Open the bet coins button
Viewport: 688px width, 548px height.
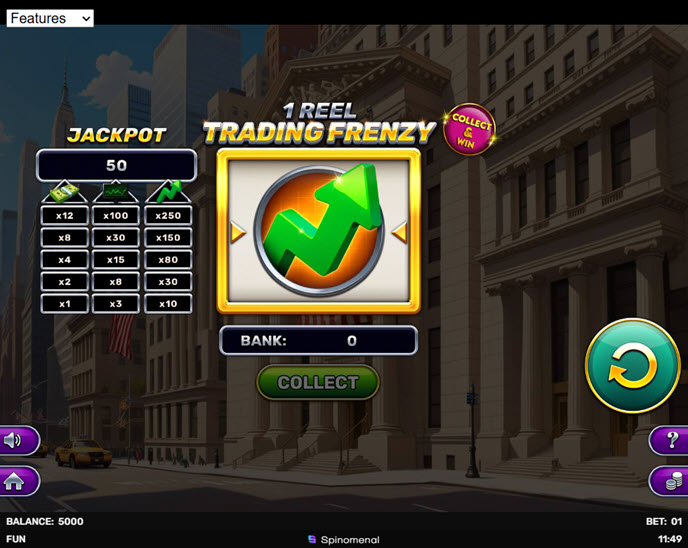coord(670,481)
